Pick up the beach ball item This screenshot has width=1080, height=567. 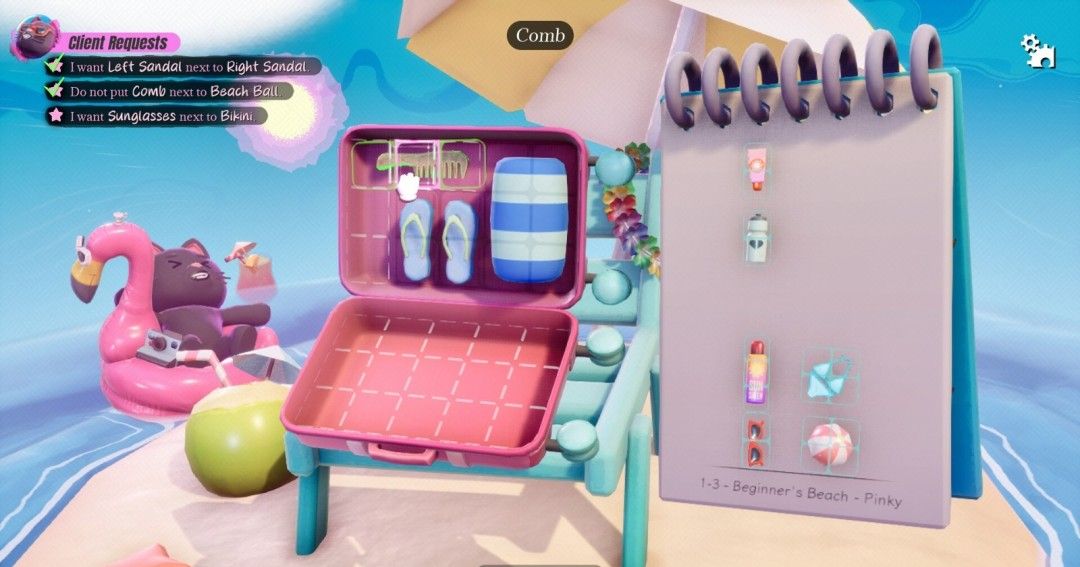click(x=827, y=445)
